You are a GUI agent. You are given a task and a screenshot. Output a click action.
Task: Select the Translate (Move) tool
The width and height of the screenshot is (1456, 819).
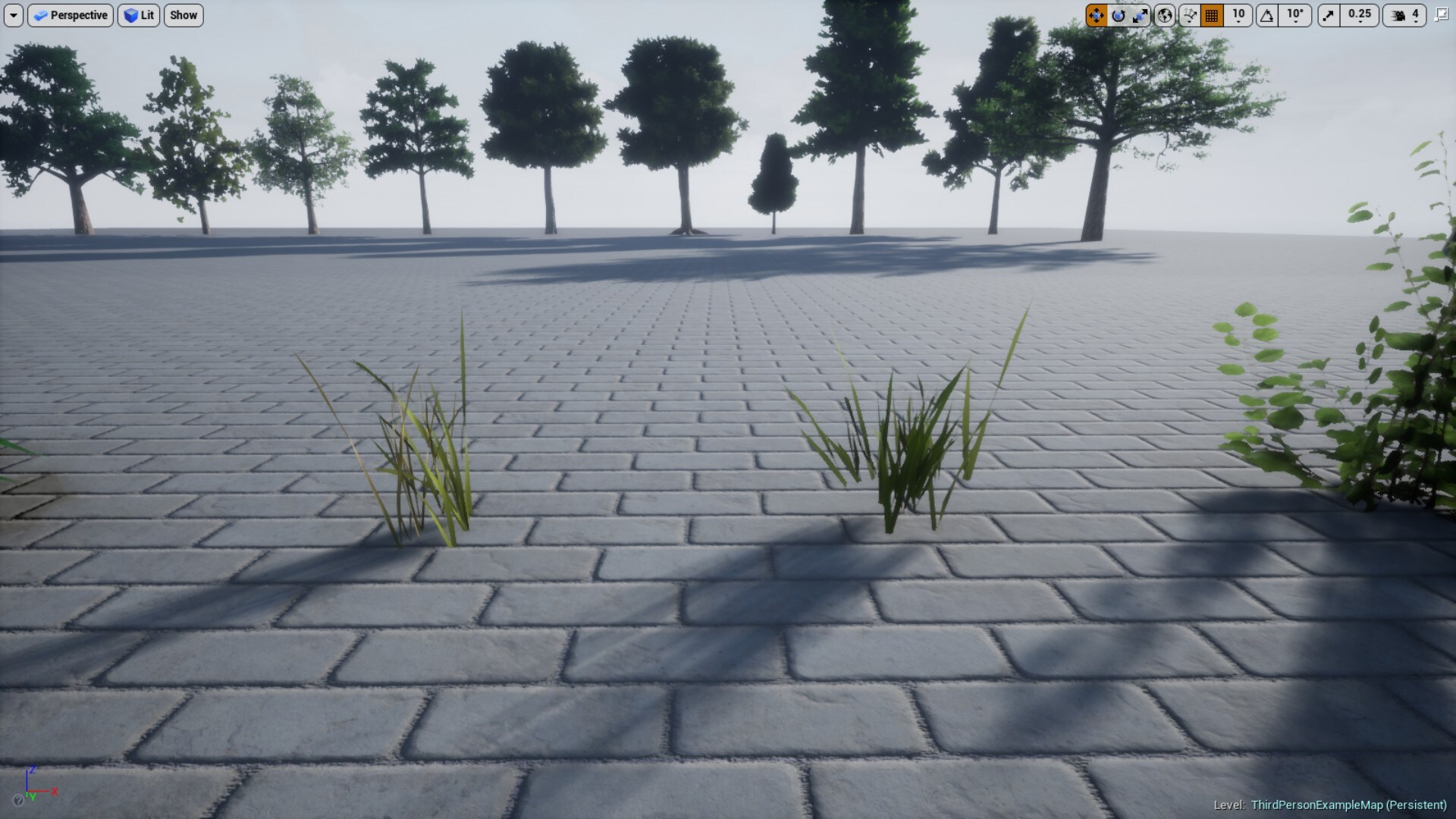[1097, 16]
